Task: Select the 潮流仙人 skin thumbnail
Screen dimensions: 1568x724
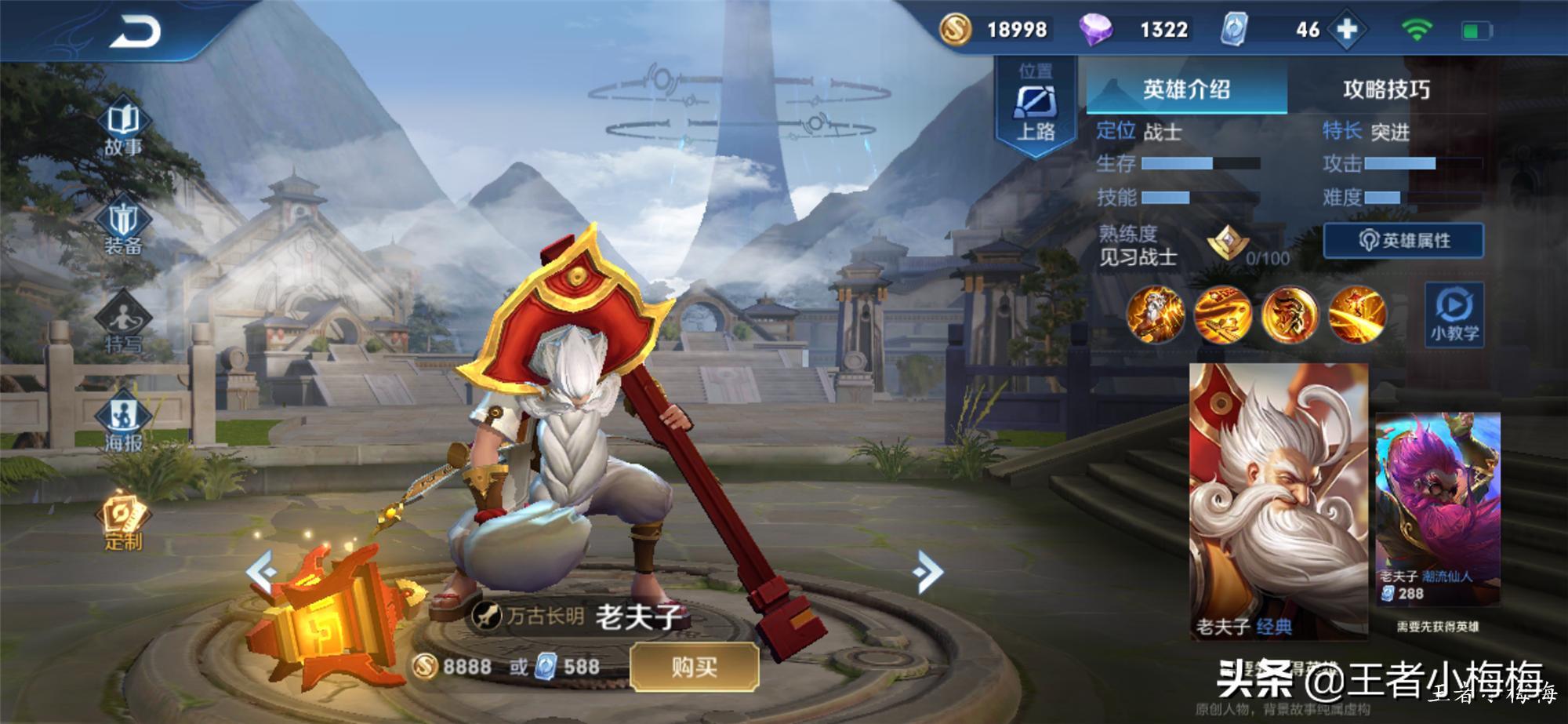Action: click(1438, 510)
